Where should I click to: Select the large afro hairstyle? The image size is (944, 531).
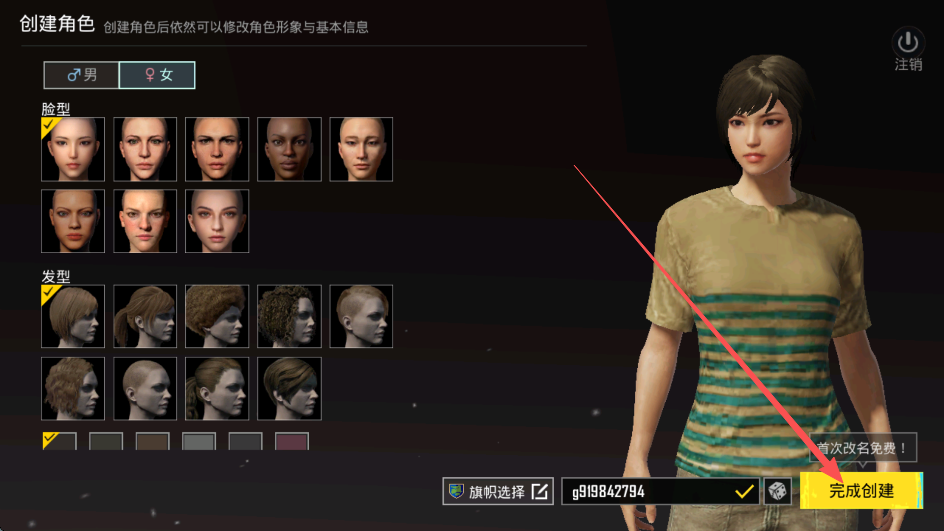(x=217, y=317)
